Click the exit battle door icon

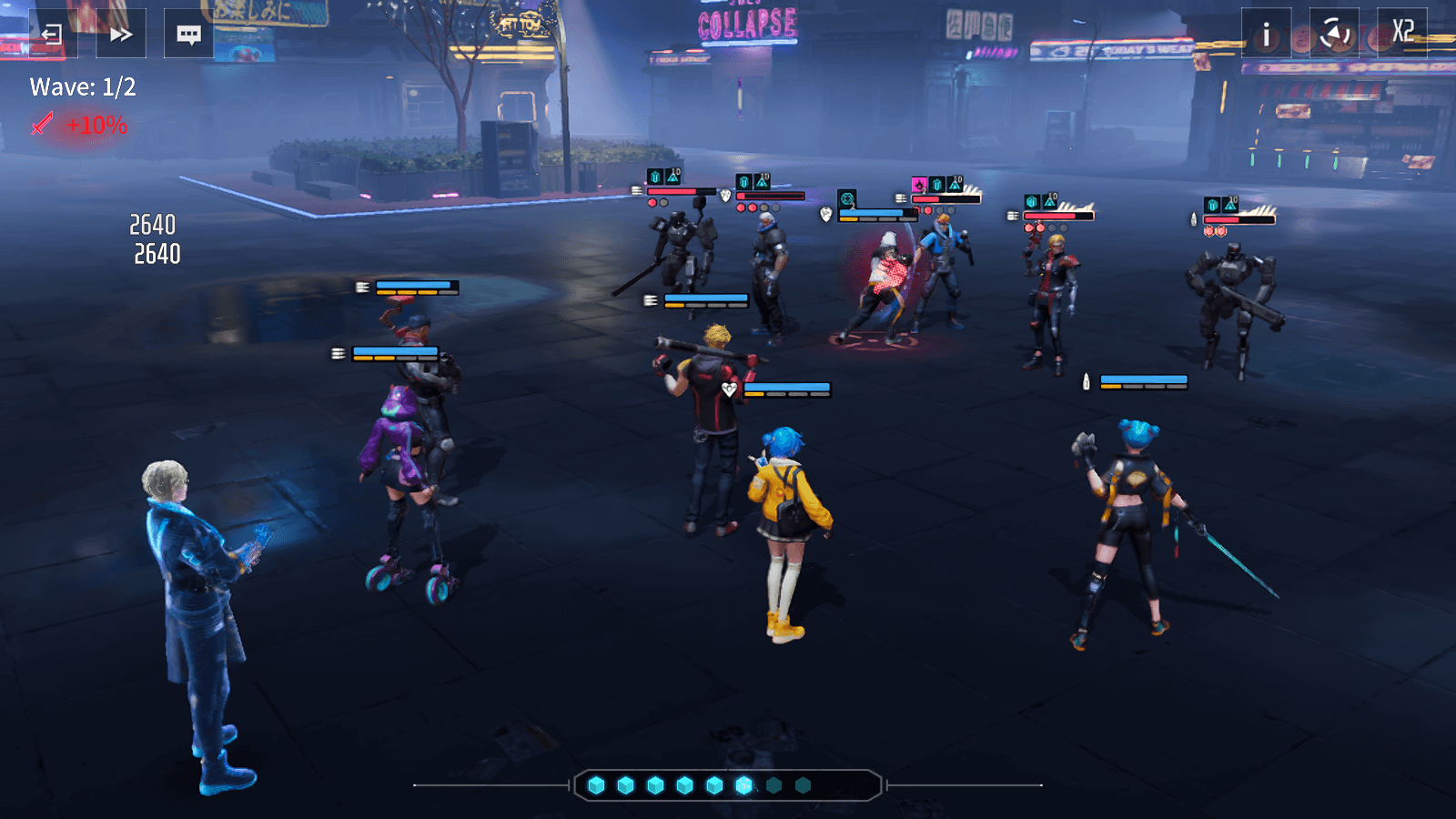tap(51, 35)
